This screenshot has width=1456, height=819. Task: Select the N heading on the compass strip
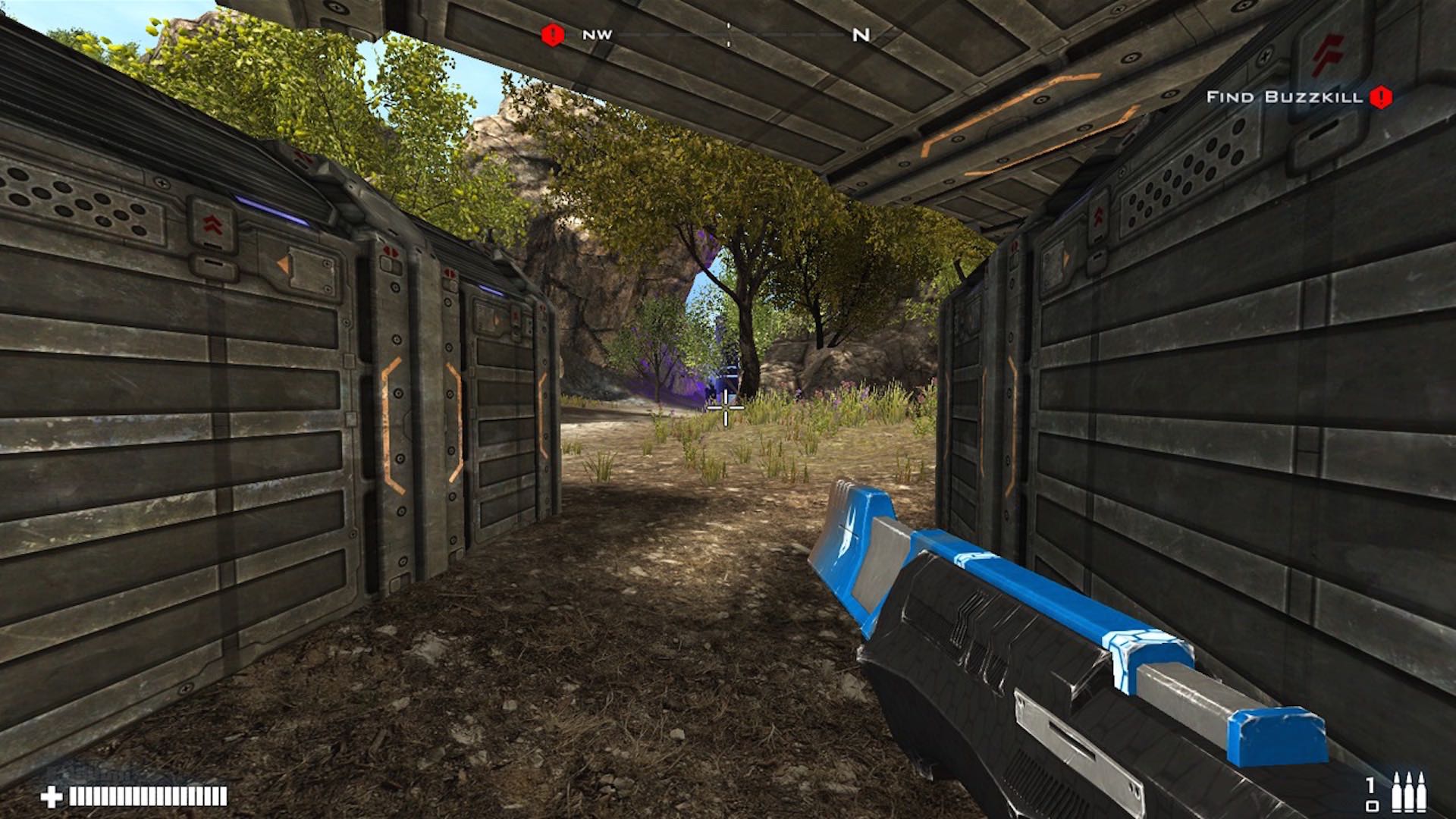(861, 34)
